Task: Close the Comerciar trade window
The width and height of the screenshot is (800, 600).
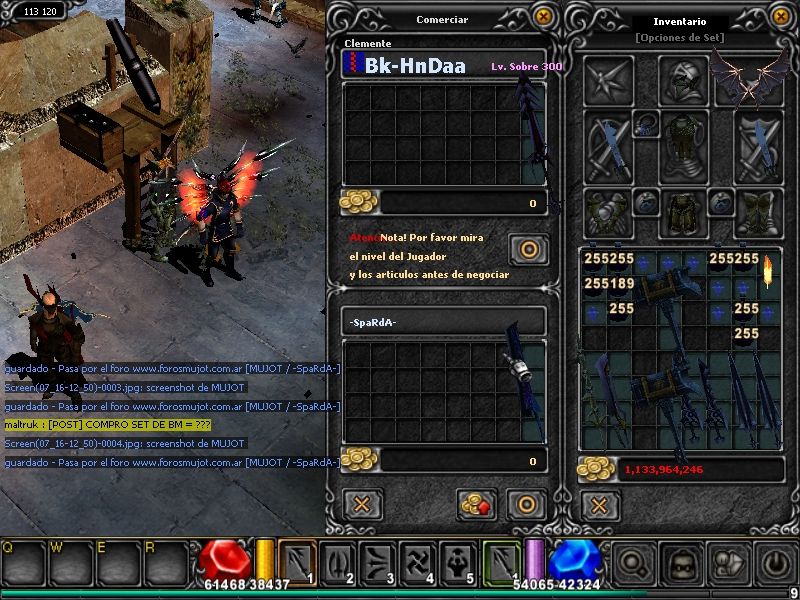Action: coord(543,17)
